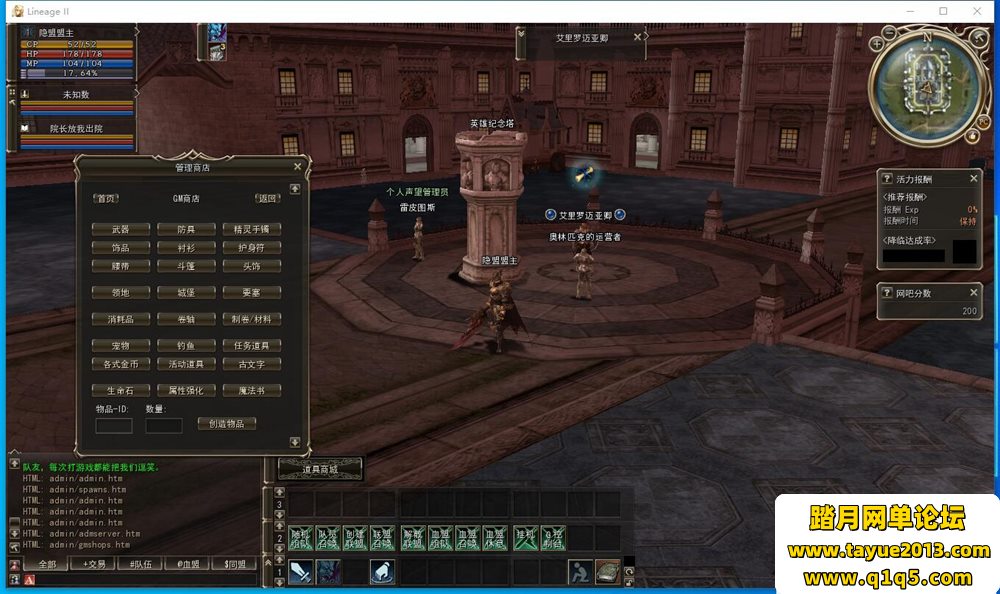
Task: Select the 防具 armor category
Action: pos(185,229)
